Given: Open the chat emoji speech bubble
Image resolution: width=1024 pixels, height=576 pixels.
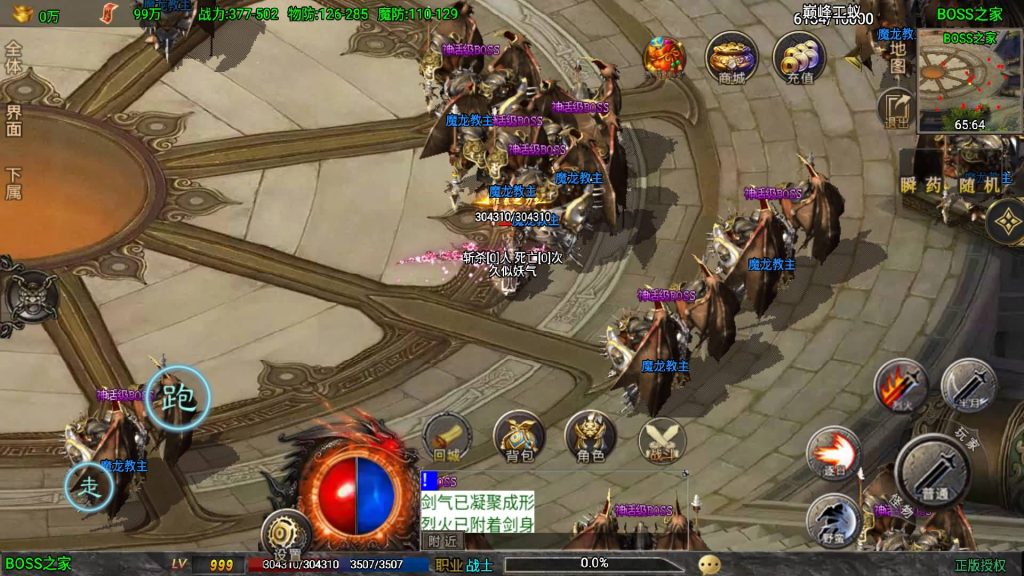Looking at the screenshot, I should [x=710, y=564].
